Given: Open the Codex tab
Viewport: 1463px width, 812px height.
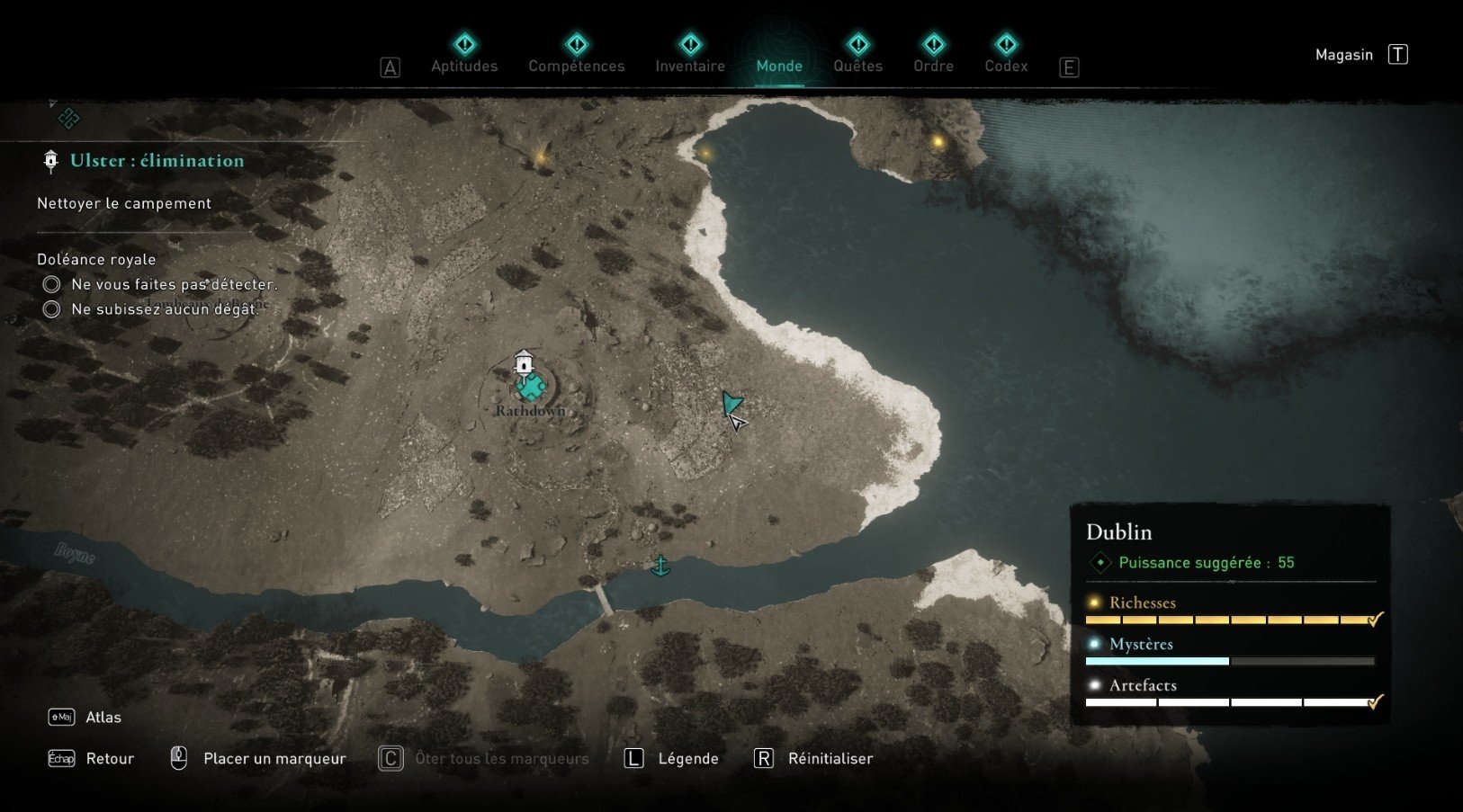Looking at the screenshot, I should (1006, 66).
